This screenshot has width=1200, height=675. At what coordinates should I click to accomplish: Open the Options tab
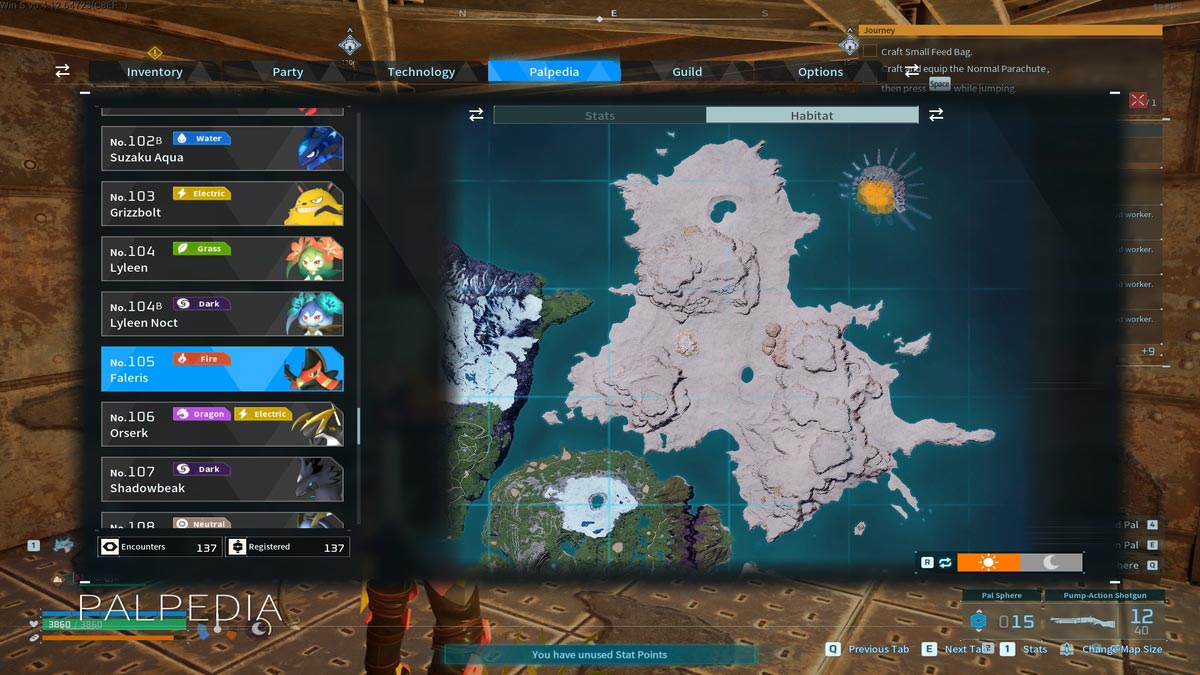point(820,72)
